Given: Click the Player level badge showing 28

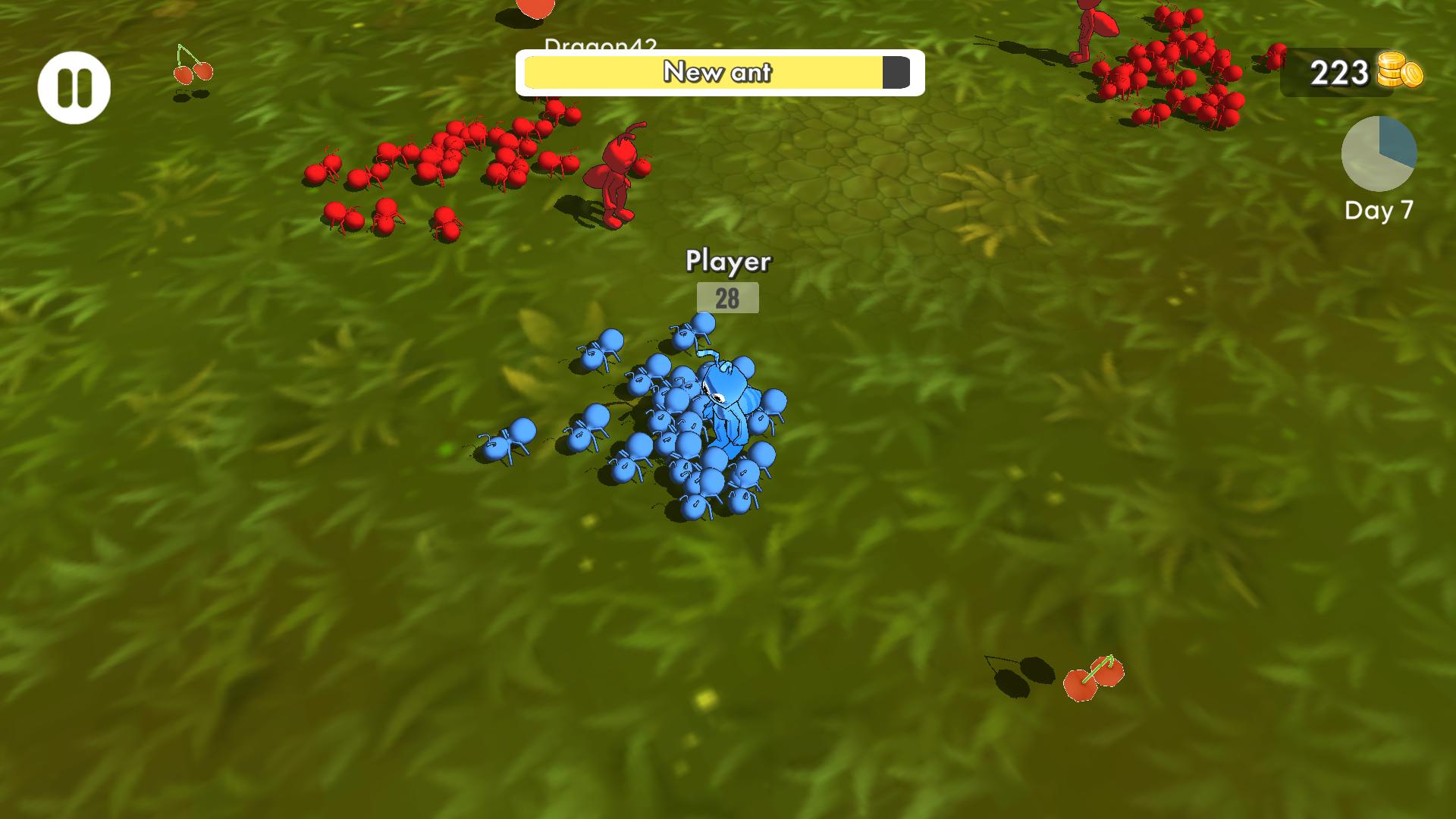Looking at the screenshot, I should (729, 298).
